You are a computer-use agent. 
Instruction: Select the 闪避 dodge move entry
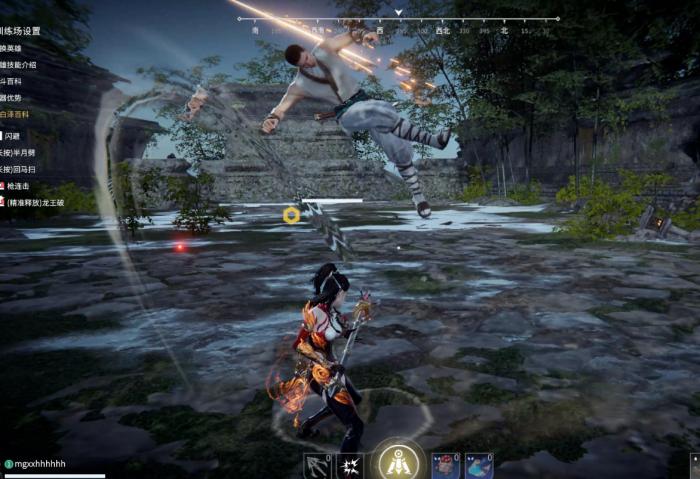13,135
